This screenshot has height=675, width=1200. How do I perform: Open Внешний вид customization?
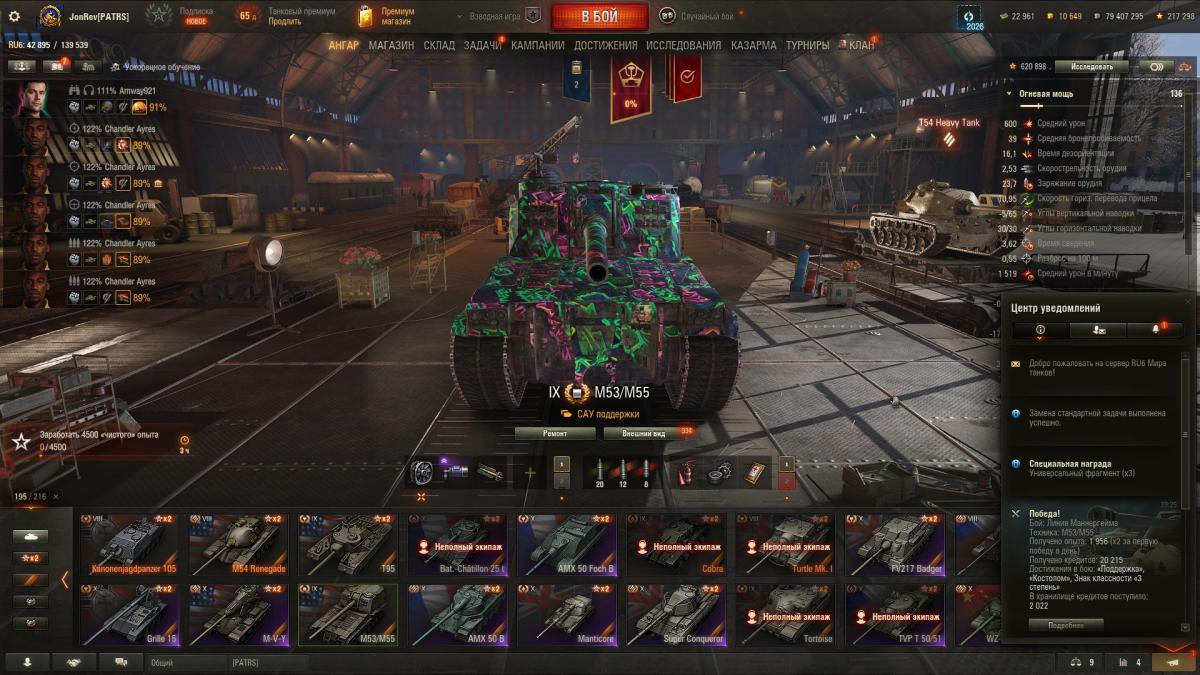644,433
